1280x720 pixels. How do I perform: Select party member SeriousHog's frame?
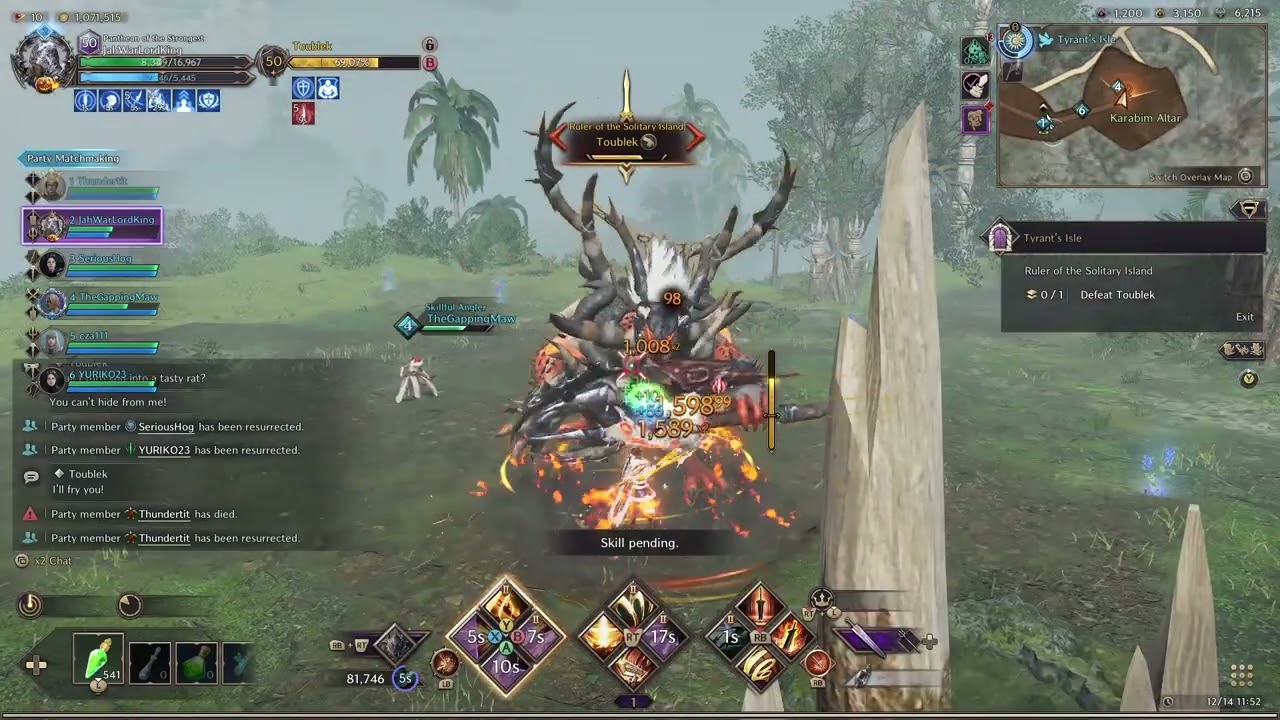[92, 264]
